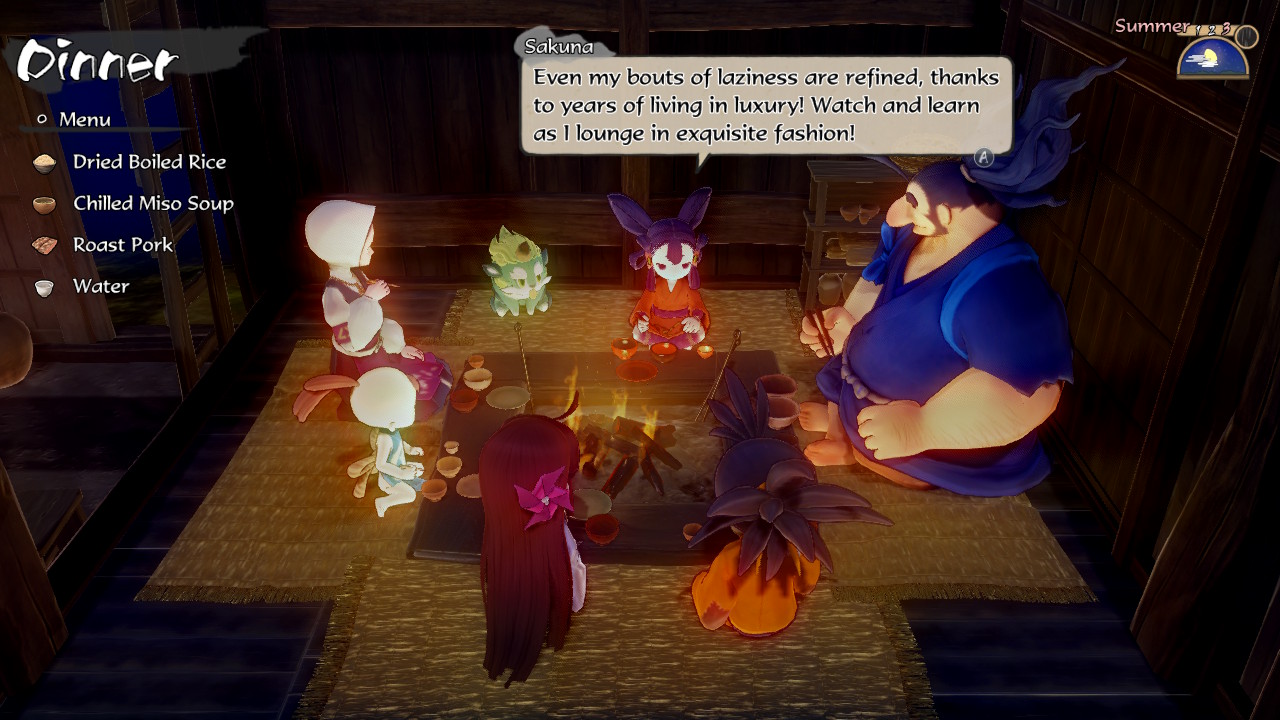The width and height of the screenshot is (1280, 720).
Task: Click the day-night clock icon
Action: (1213, 58)
